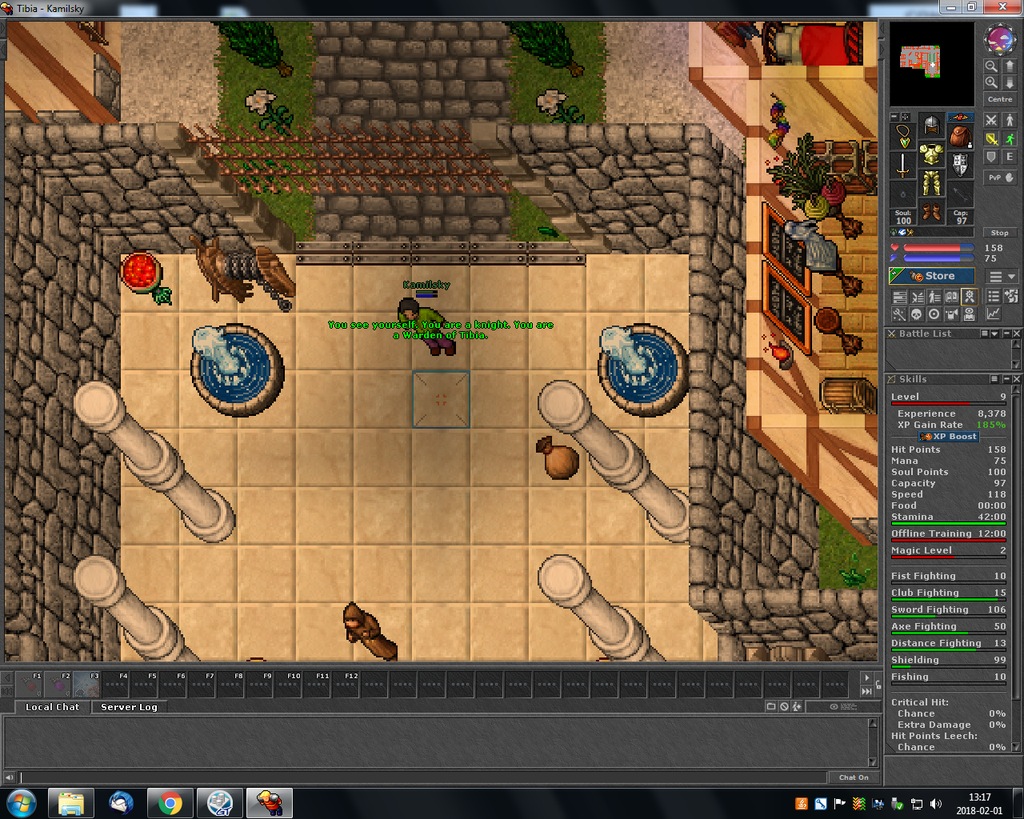Viewport: 1024px width, 819px height.
Task: Click the minimap display
Action: 931,64
